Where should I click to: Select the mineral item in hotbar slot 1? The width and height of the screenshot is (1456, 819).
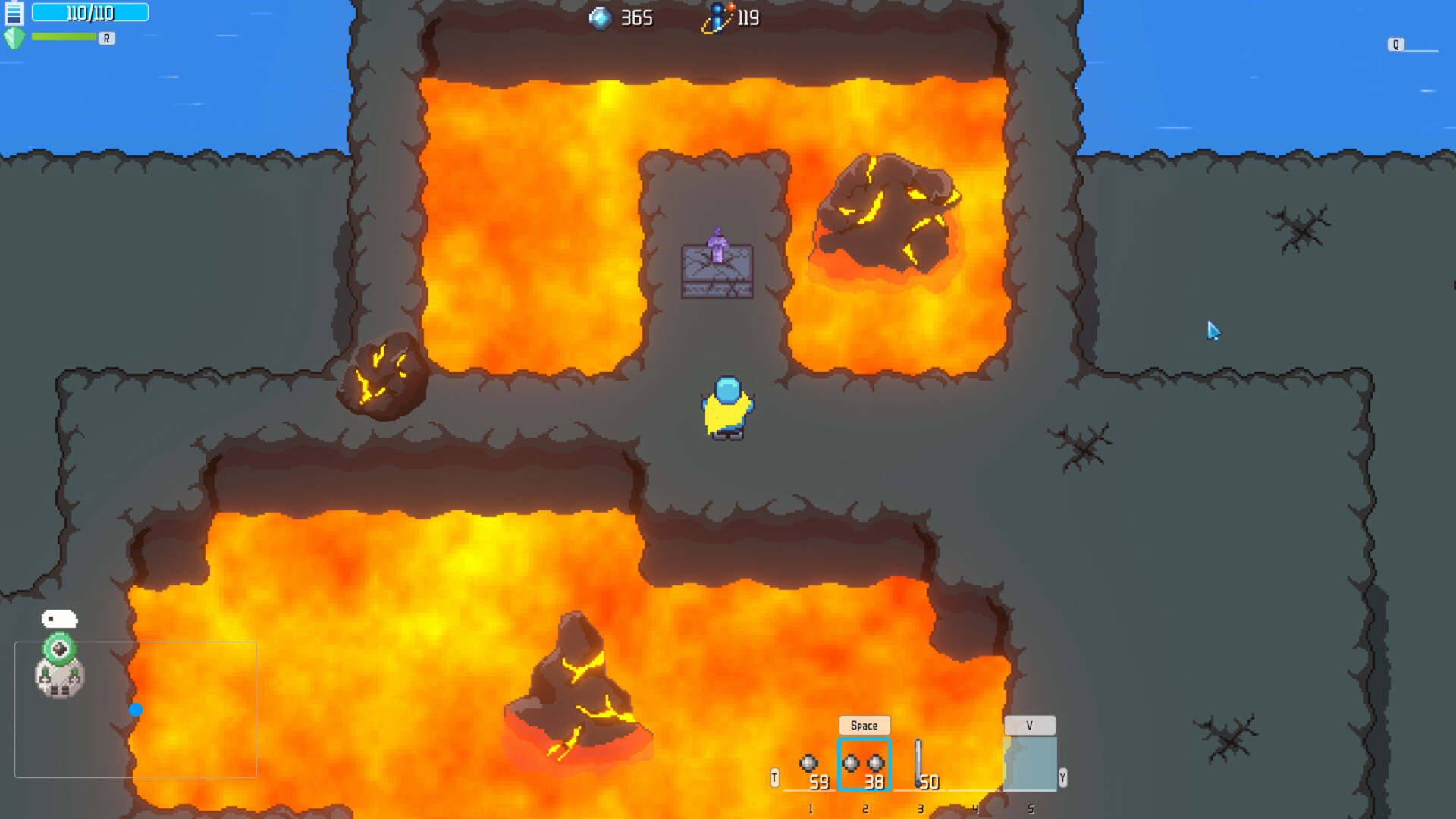pyautogui.click(x=810, y=762)
